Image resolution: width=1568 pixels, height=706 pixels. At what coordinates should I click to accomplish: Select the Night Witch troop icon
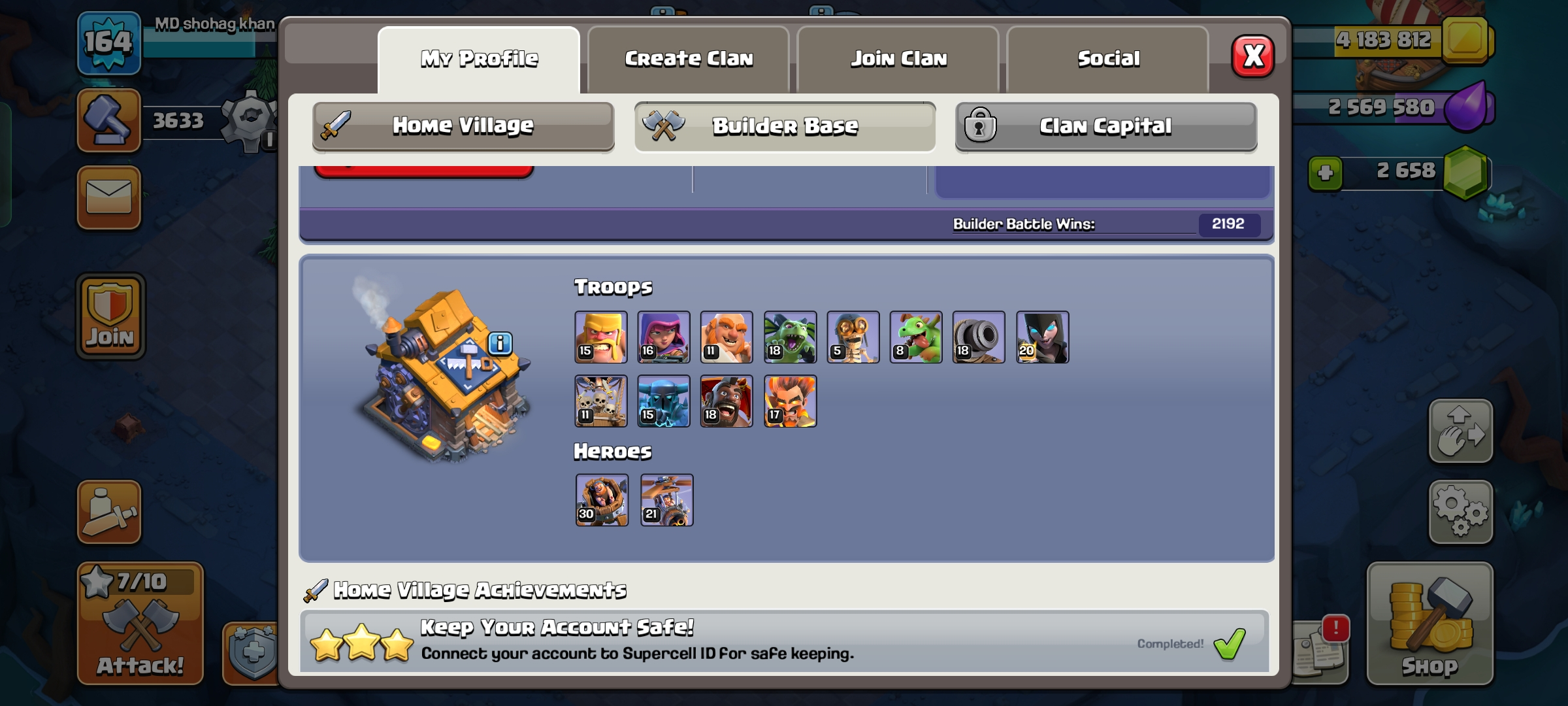tap(1041, 337)
